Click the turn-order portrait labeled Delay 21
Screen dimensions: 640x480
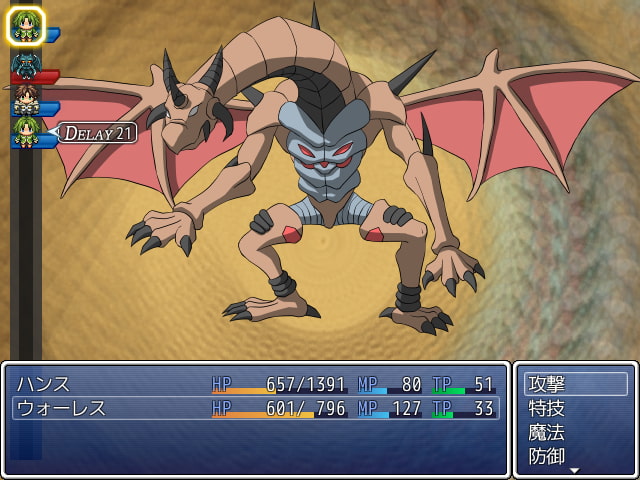[27, 131]
